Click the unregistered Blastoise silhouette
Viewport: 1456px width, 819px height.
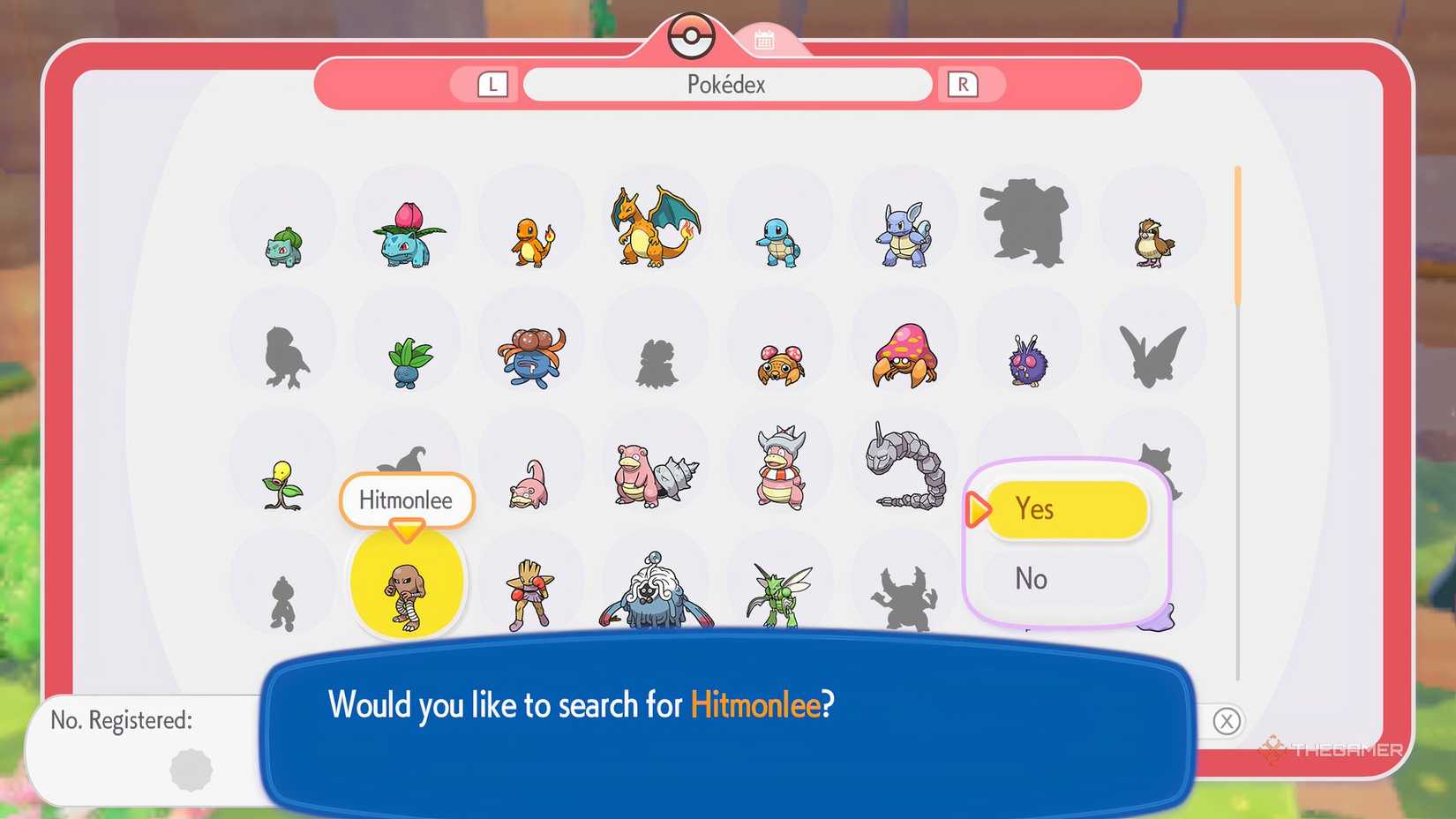pyautogui.click(x=1028, y=221)
